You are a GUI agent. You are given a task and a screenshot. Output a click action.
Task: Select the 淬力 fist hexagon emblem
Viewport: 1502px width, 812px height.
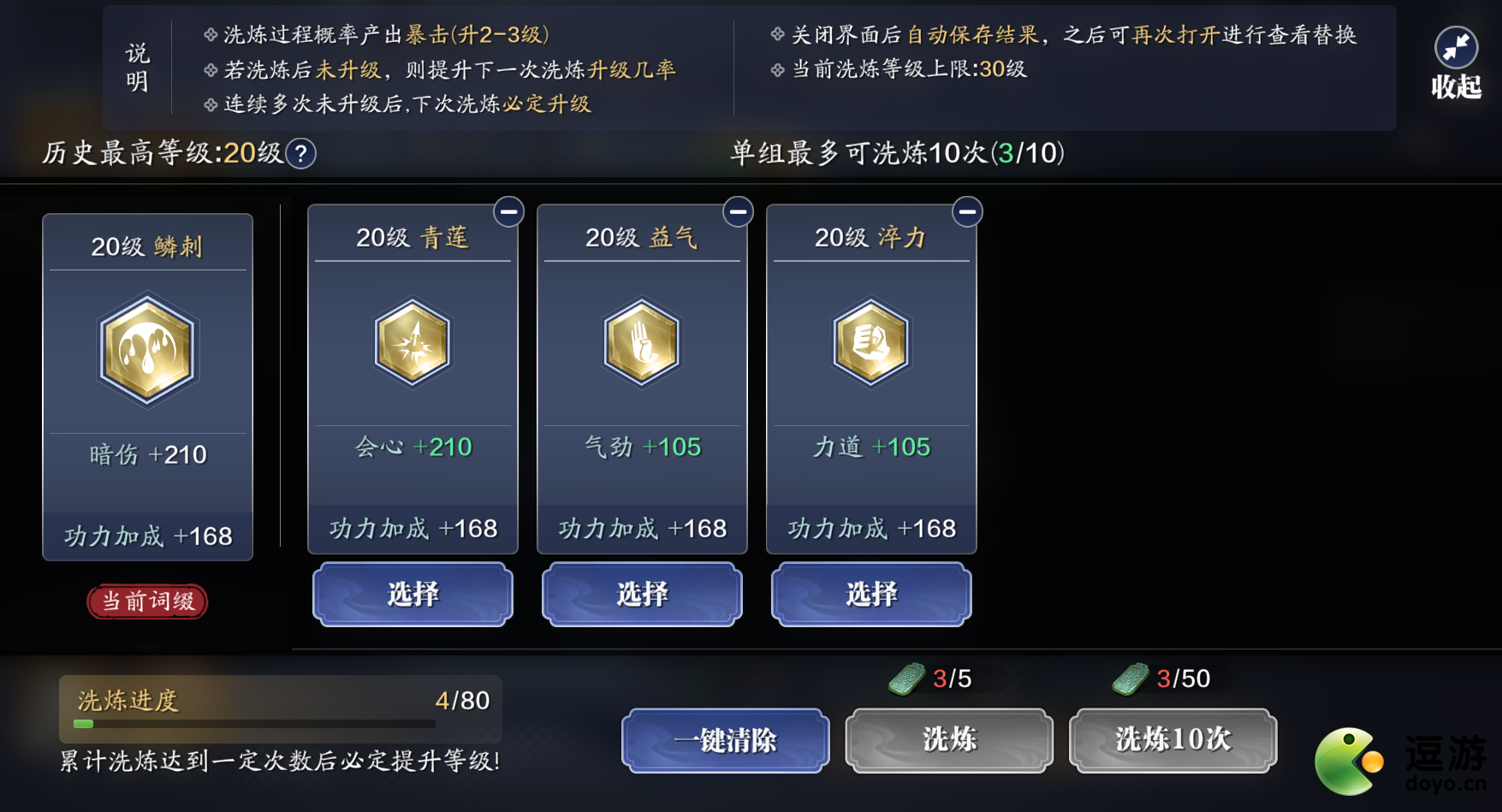point(870,345)
